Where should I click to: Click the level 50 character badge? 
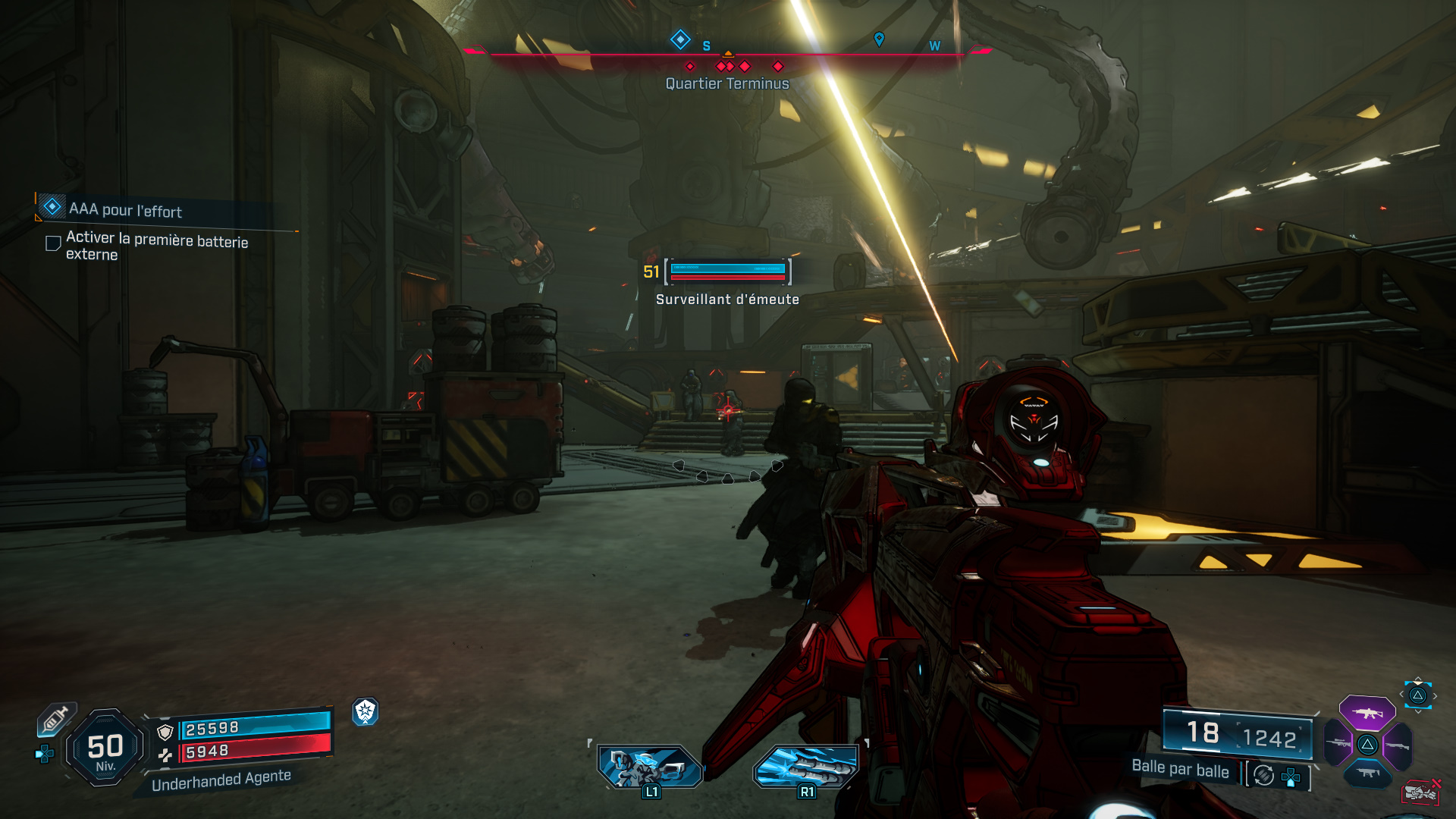(105, 748)
